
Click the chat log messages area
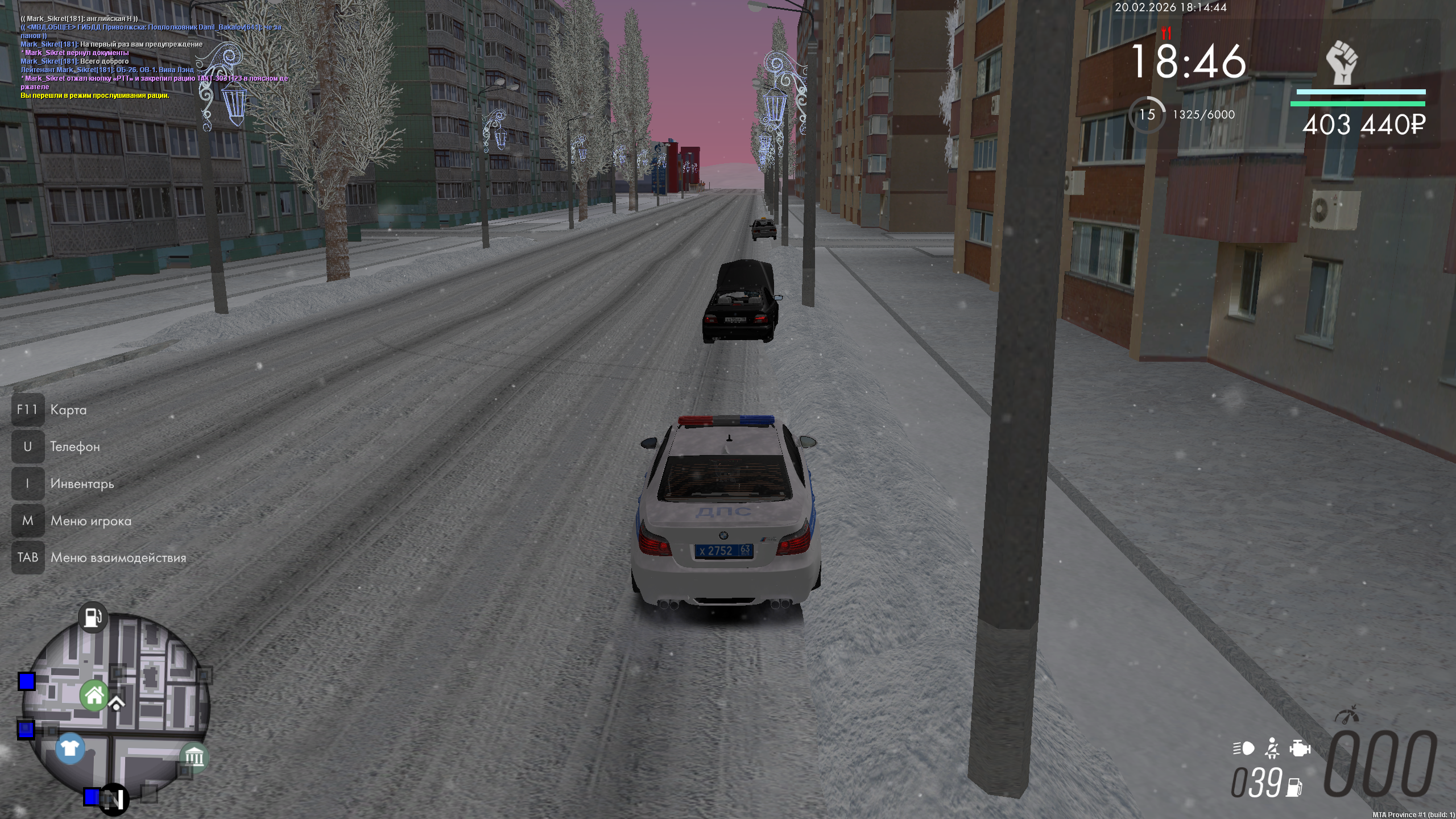pos(154,57)
